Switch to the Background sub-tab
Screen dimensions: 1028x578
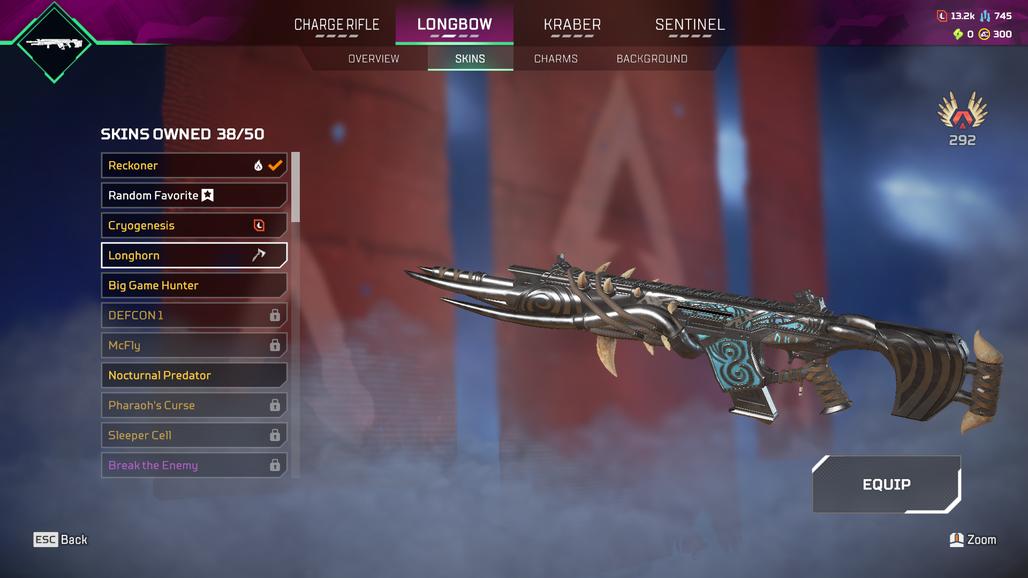tap(652, 59)
